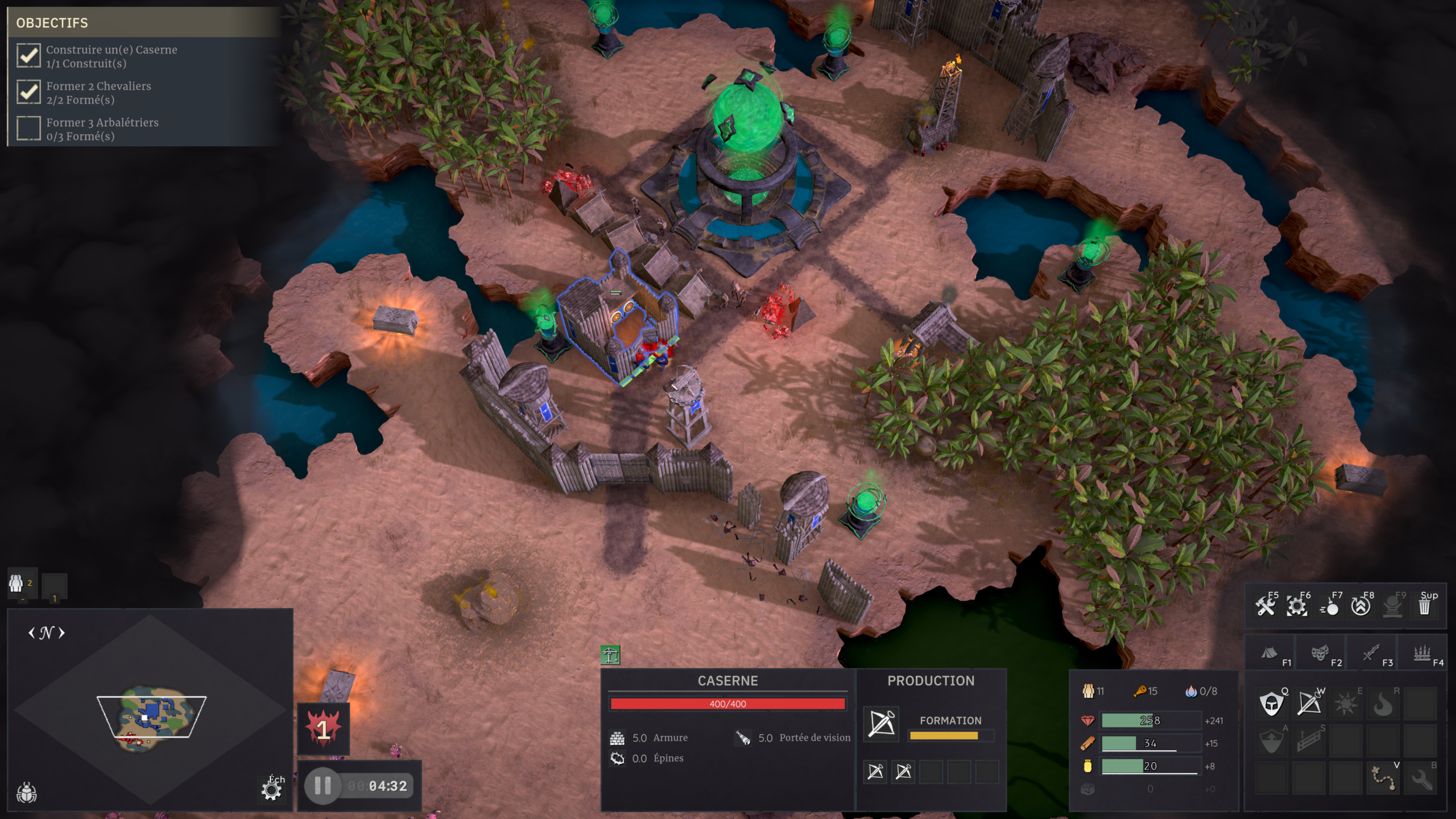Click the green crane icon above Caserne panel
This screenshot has height=819, width=1456.
pyautogui.click(x=610, y=655)
